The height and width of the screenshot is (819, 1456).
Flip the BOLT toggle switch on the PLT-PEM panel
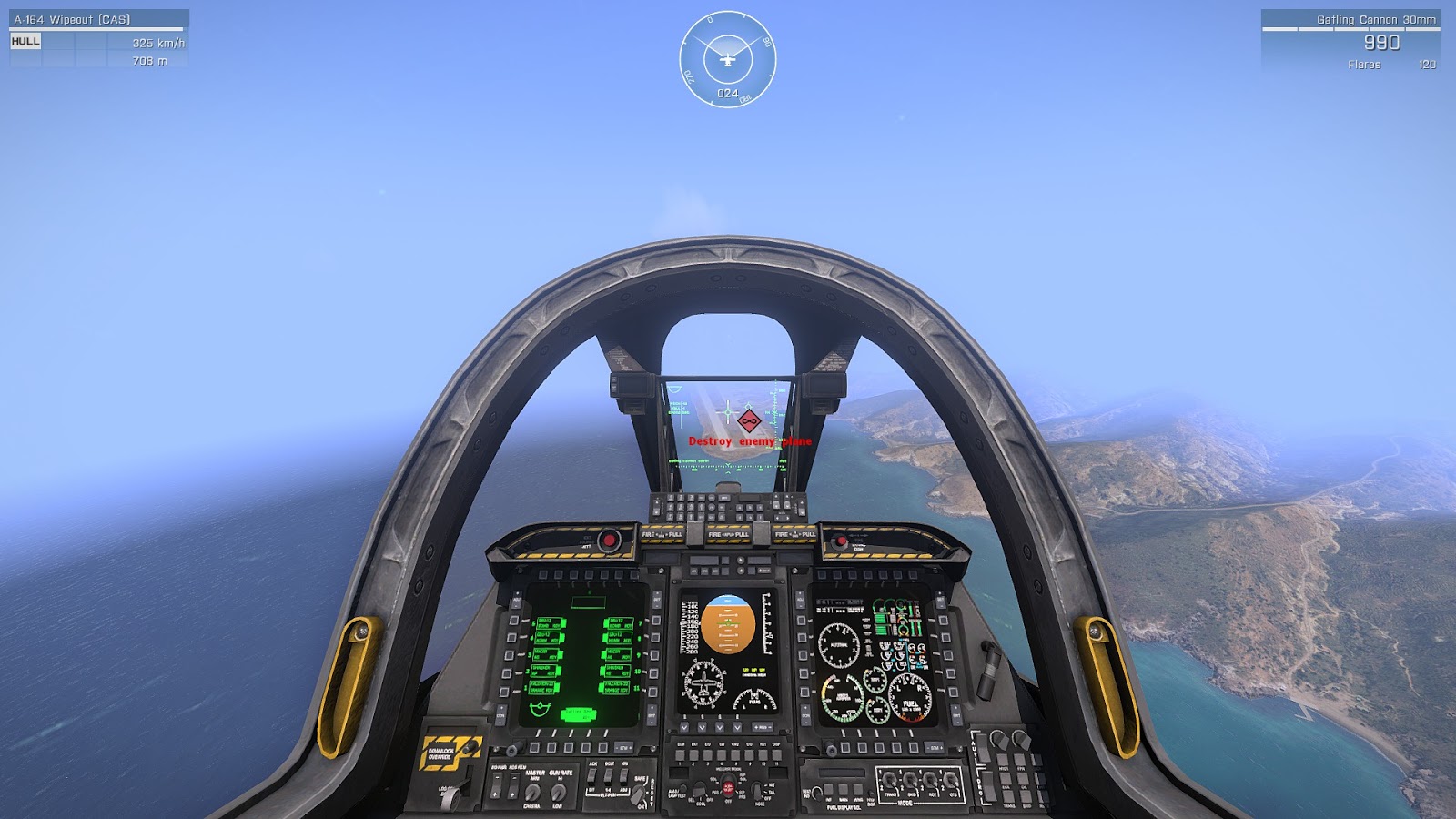(x=610, y=773)
